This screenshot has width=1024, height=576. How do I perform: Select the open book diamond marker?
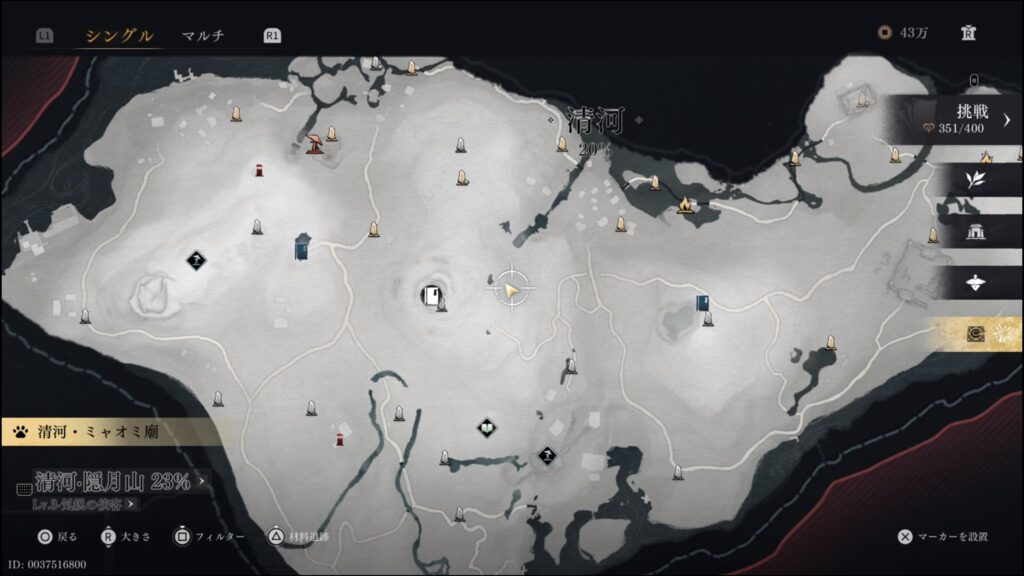(x=486, y=429)
